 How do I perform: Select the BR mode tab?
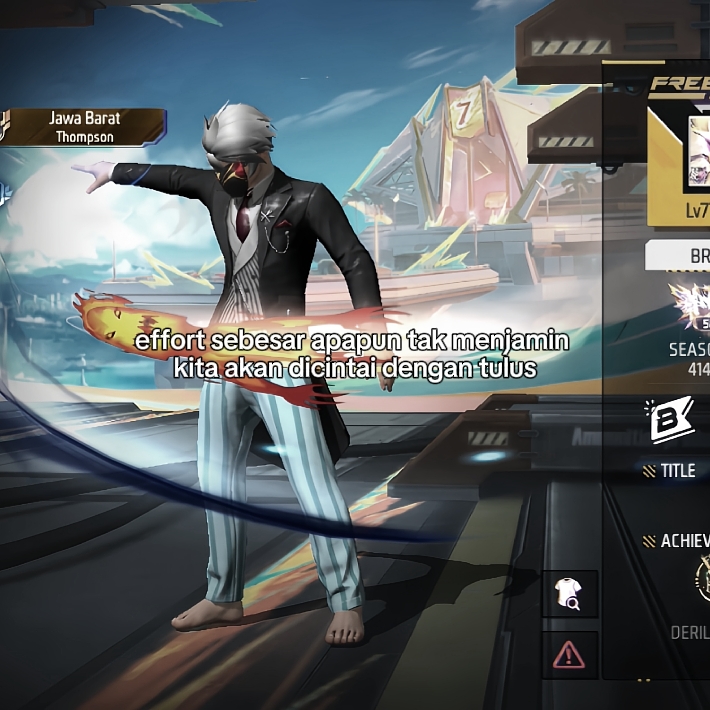692,256
